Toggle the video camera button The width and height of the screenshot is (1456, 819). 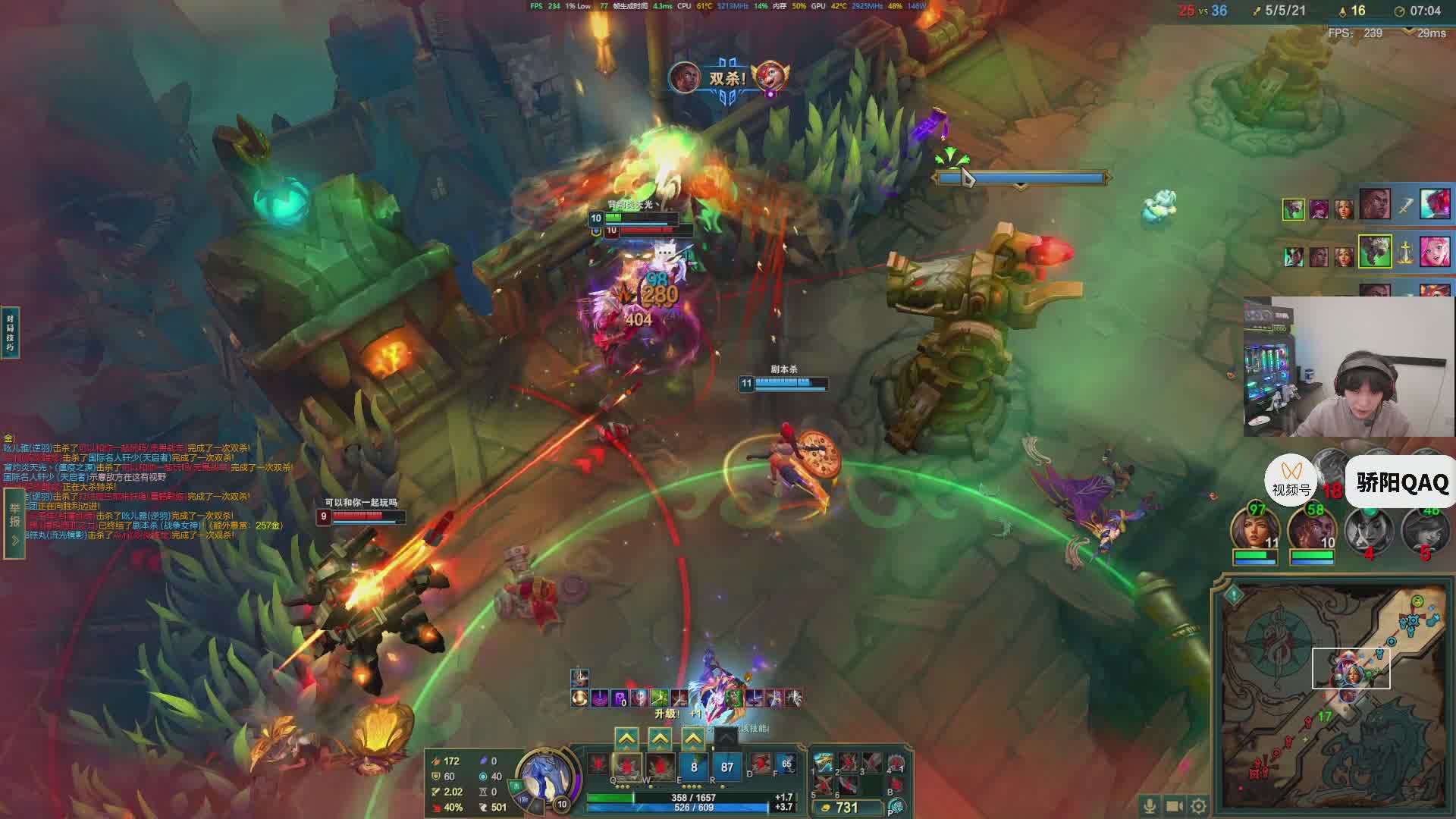[1174, 805]
